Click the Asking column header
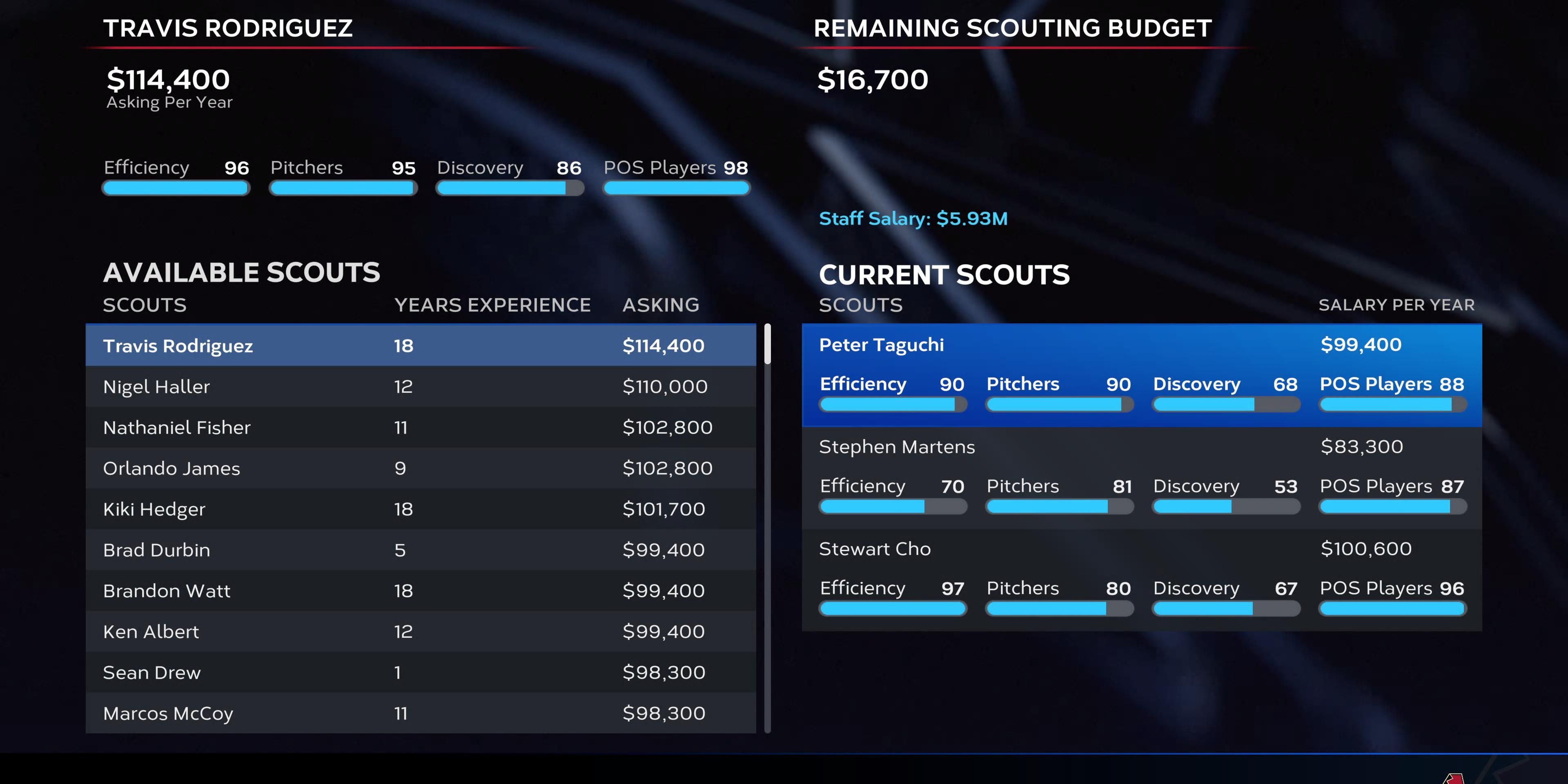 point(661,304)
